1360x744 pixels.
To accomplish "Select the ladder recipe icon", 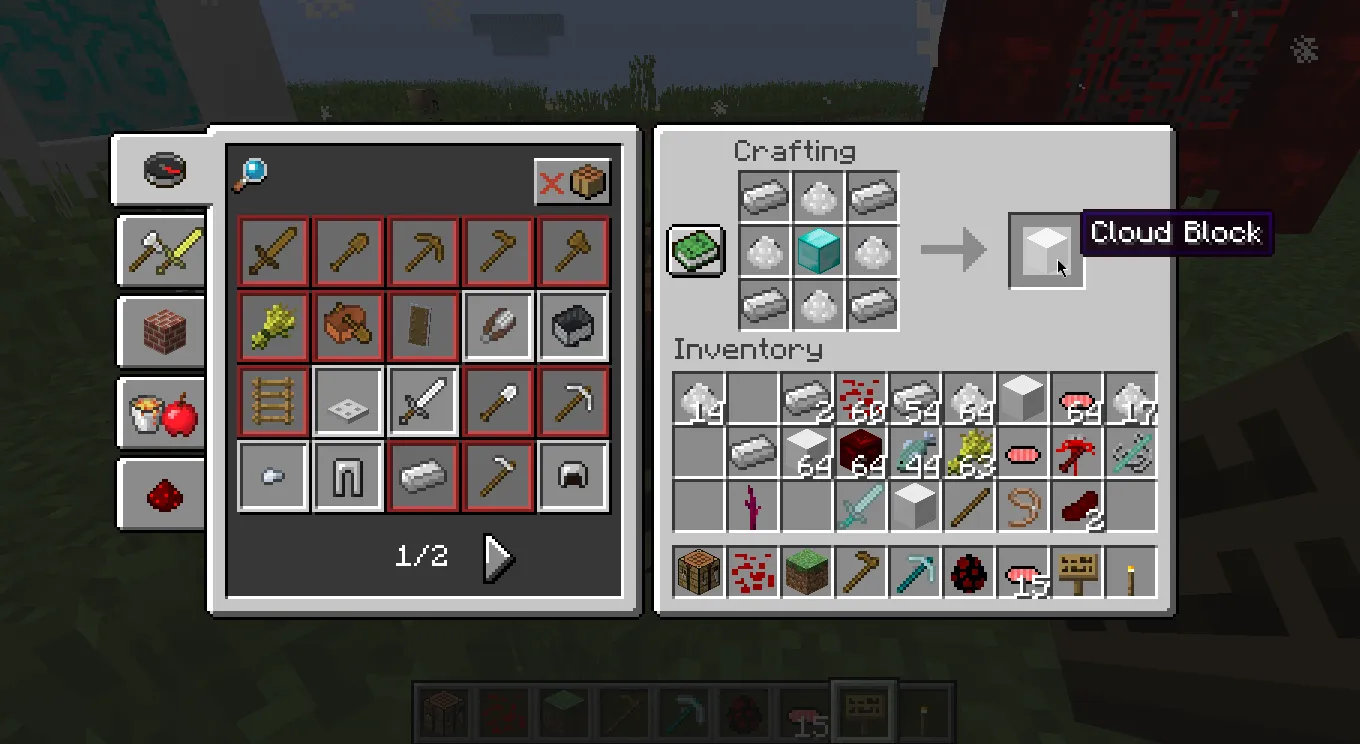I will (272, 400).
